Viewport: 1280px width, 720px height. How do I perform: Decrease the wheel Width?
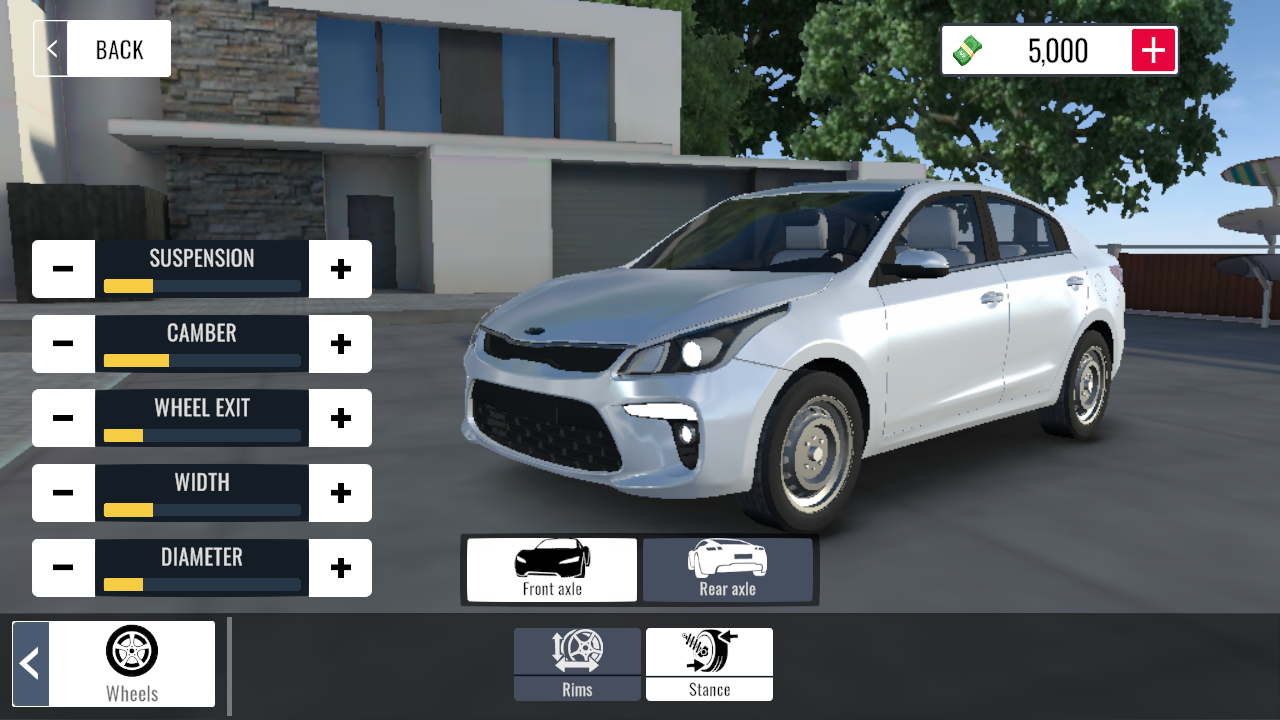tap(63, 493)
